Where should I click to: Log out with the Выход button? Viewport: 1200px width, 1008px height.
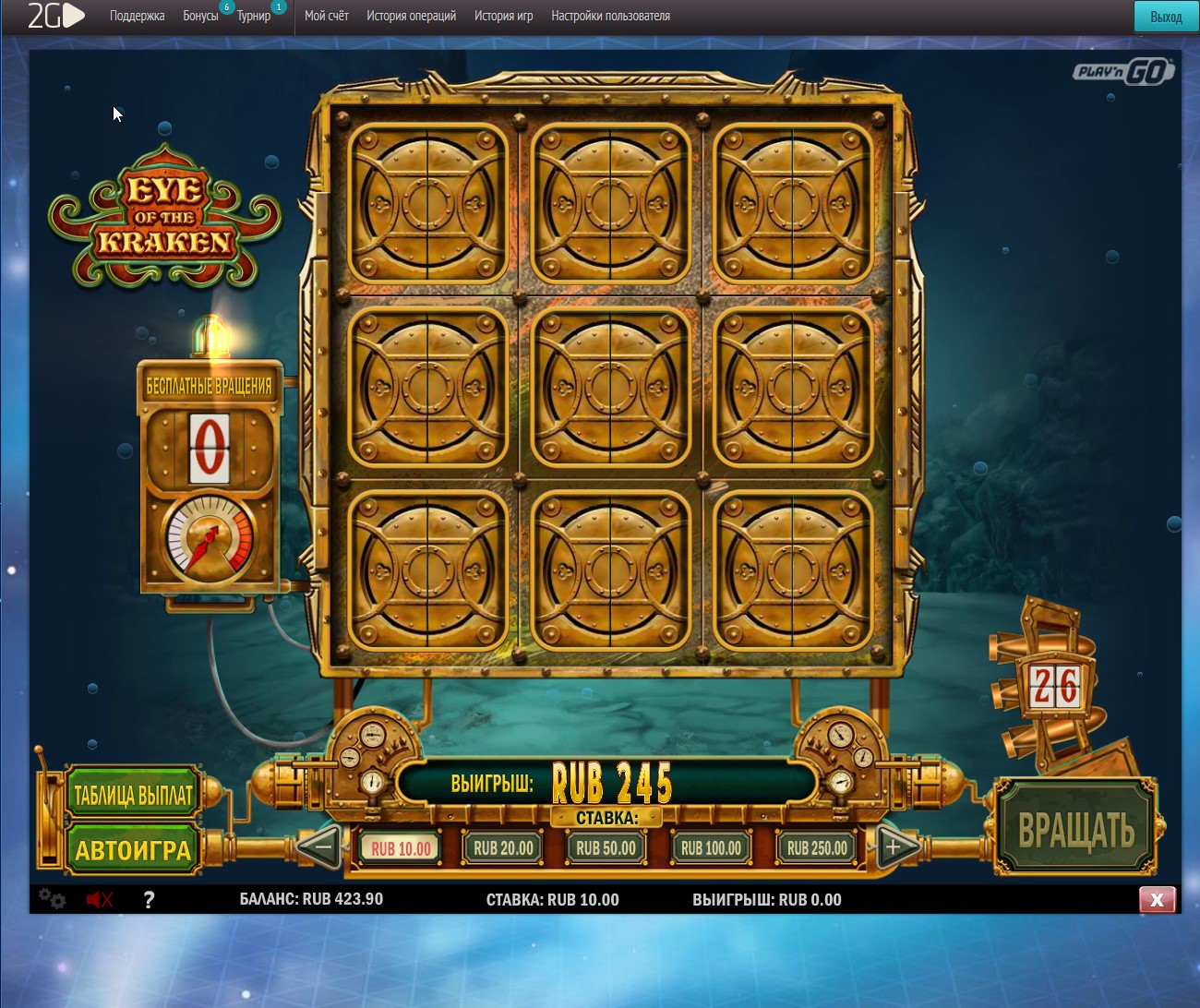1166,17
